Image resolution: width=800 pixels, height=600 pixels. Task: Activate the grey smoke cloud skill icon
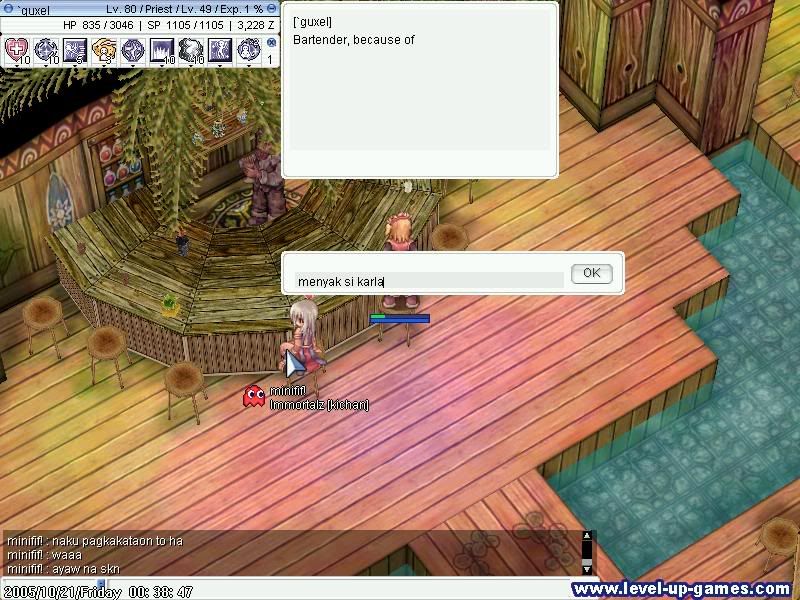pyautogui.click(x=191, y=49)
